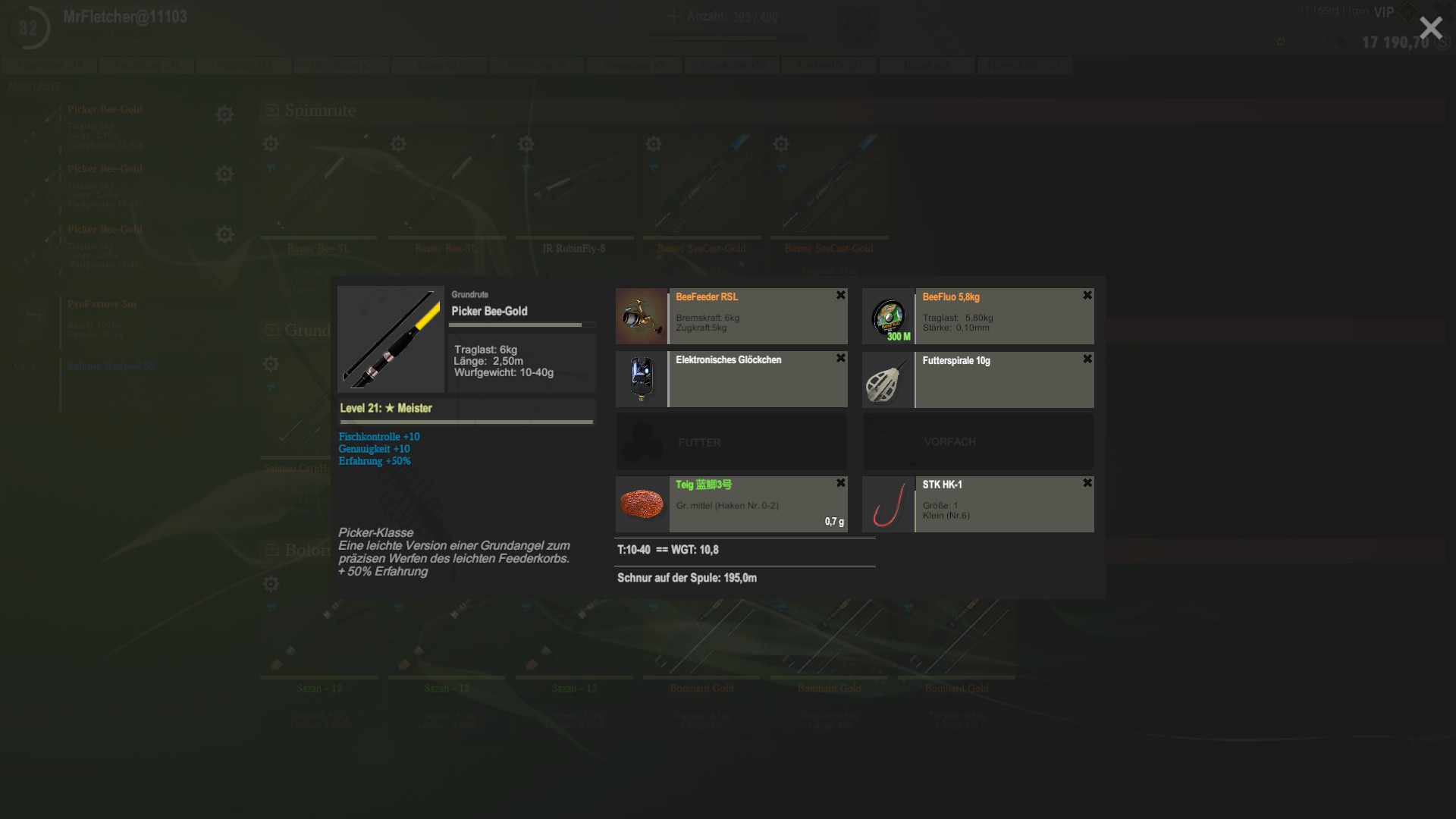1456x819 pixels.
Task: Remove the BeeFluo 5,8kg line
Action: [1087, 295]
